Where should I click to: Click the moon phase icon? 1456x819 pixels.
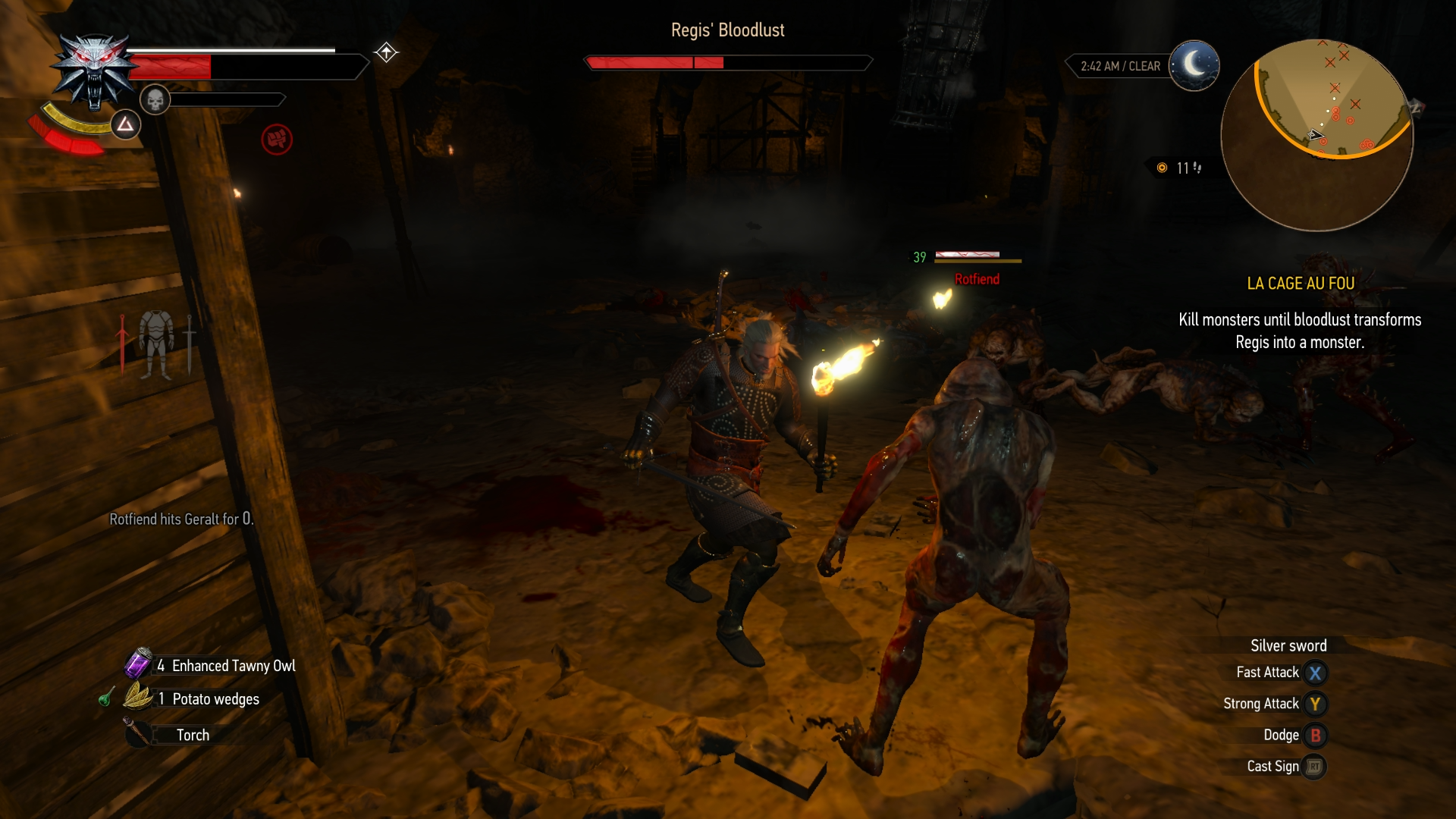tap(1194, 66)
